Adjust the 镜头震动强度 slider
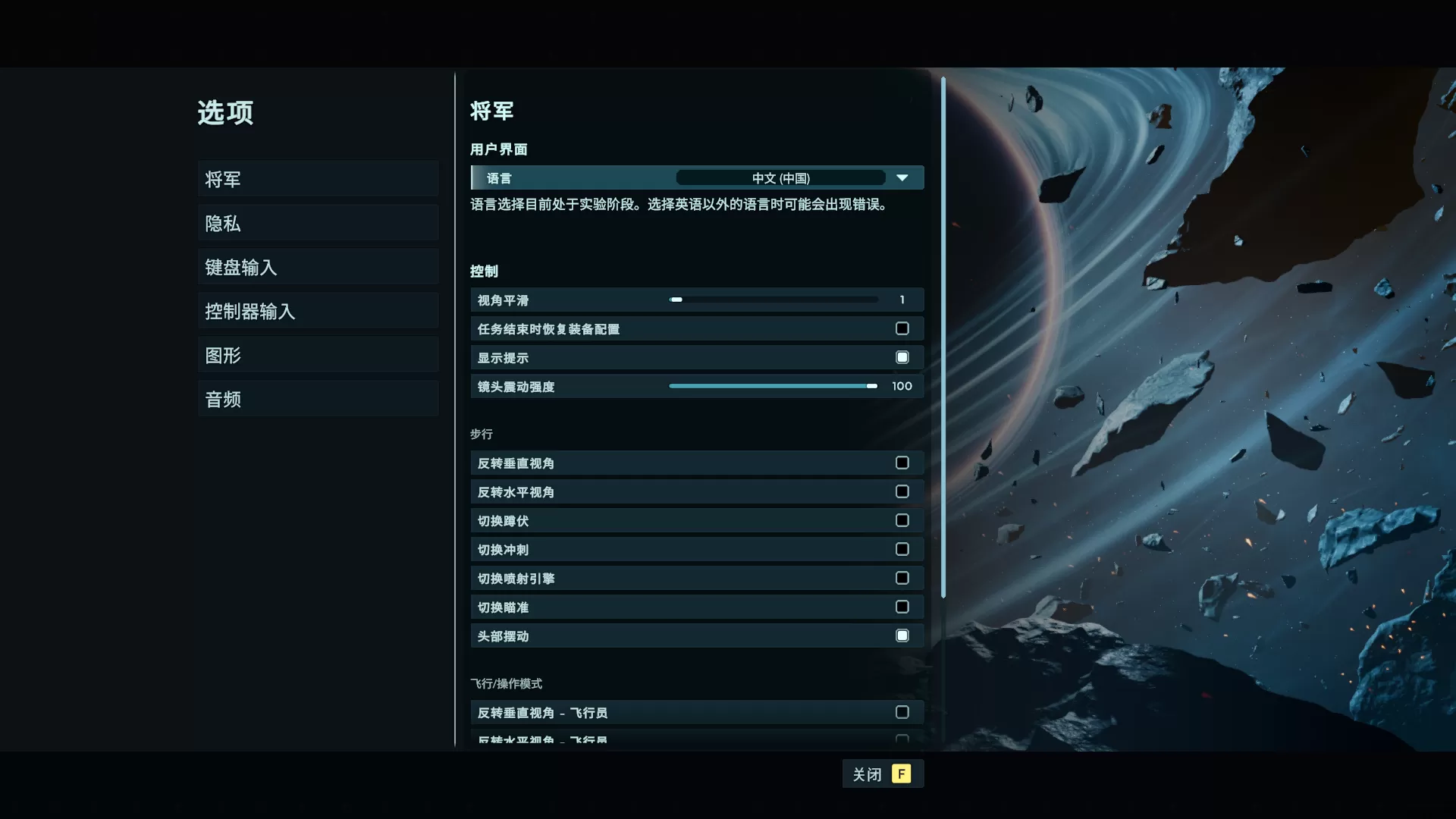Image resolution: width=1456 pixels, height=819 pixels. pos(773,387)
